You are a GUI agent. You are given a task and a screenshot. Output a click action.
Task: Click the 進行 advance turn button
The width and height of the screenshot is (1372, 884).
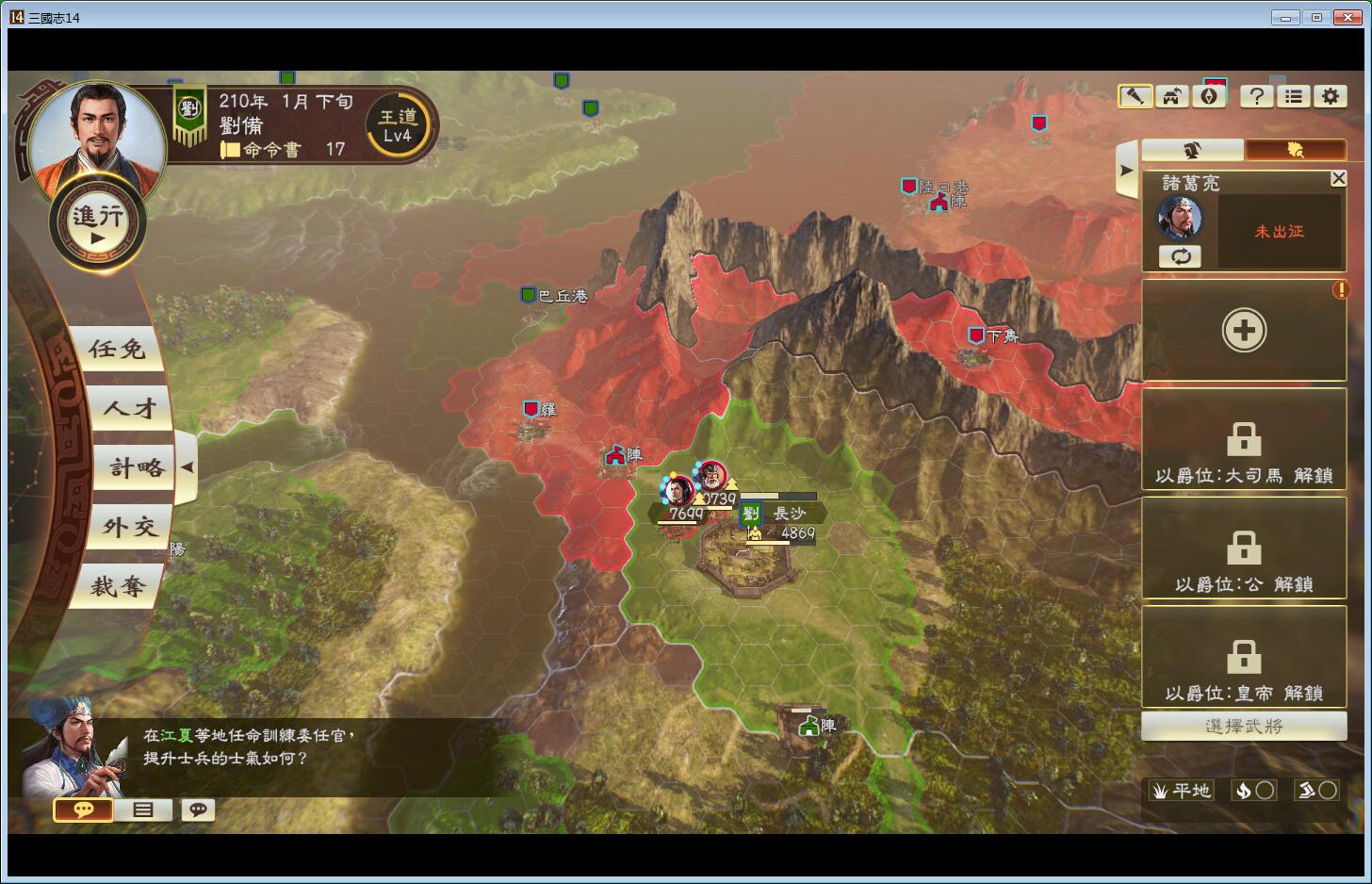[97, 224]
